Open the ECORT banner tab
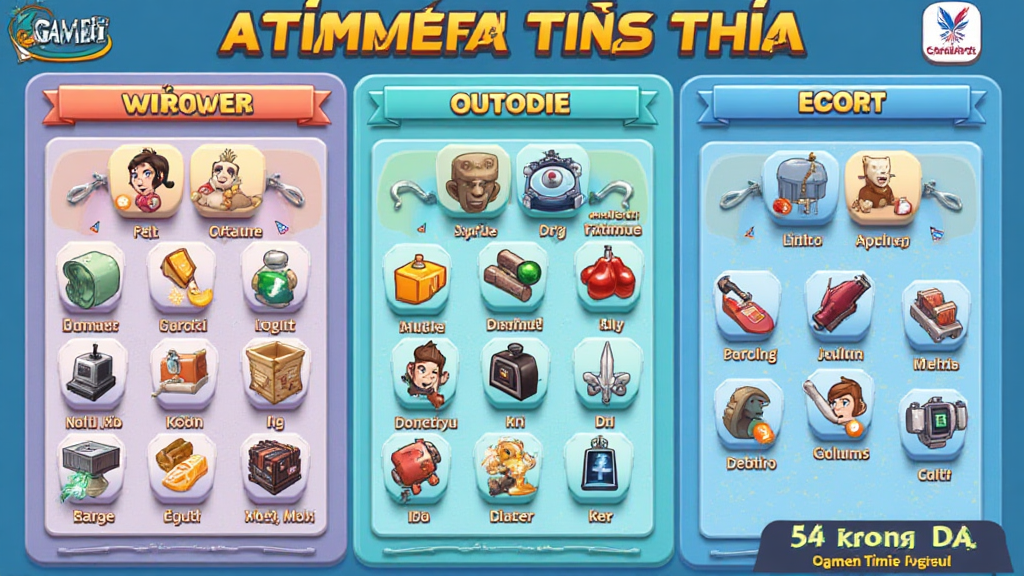Image resolution: width=1024 pixels, height=576 pixels. coord(841,102)
